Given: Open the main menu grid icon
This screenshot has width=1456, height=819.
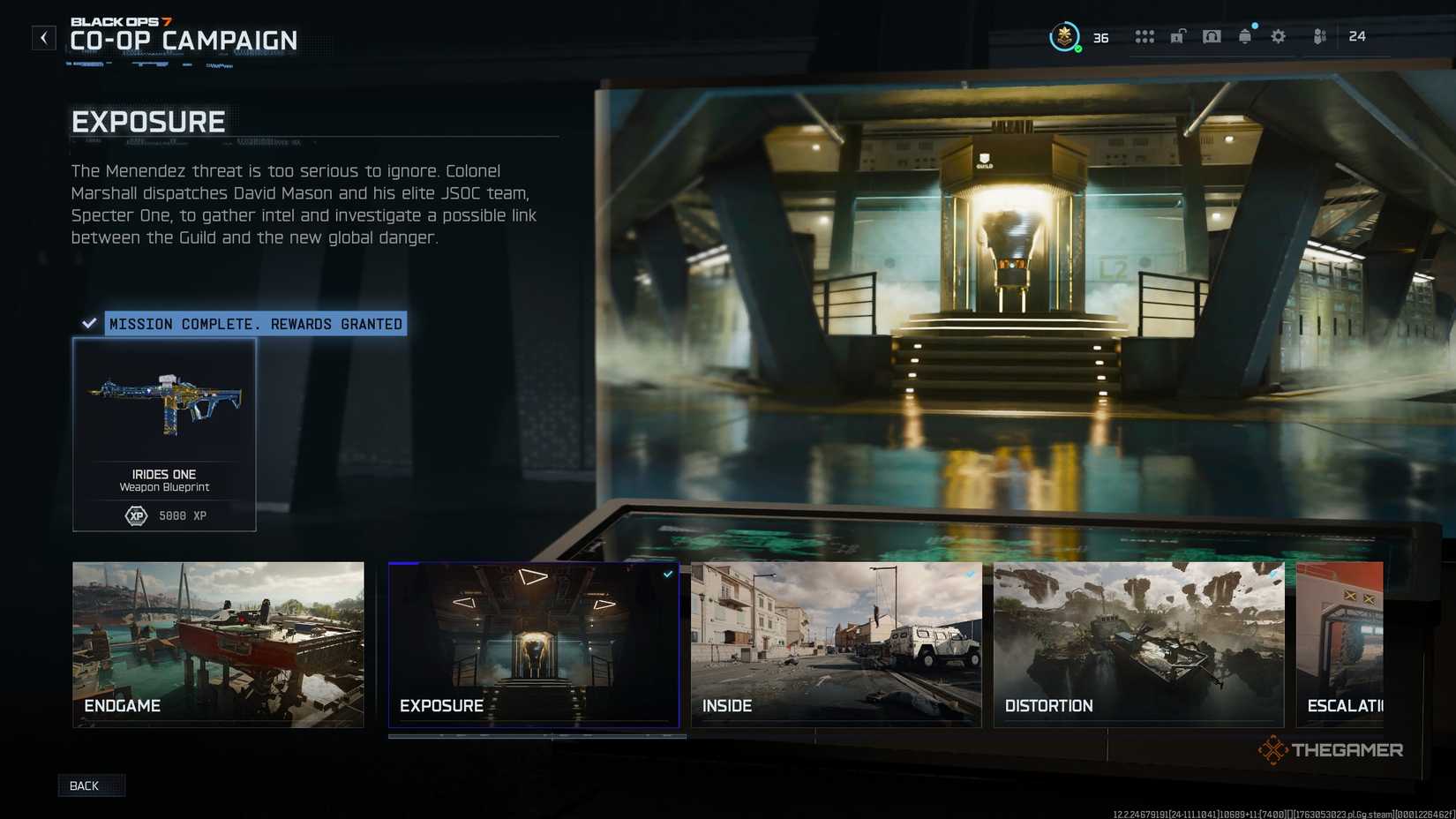Looking at the screenshot, I should [1145, 36].
